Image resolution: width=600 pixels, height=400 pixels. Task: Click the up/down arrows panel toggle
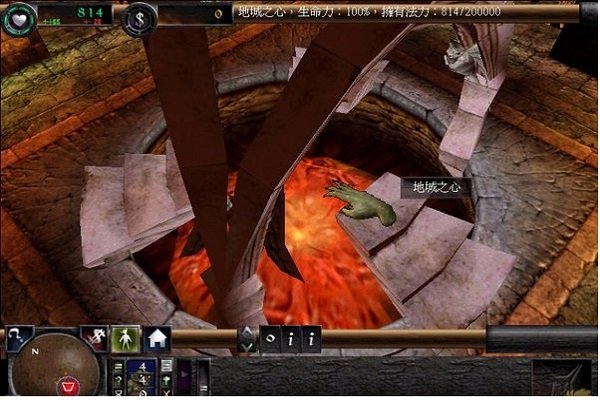[x=246, y=339]
